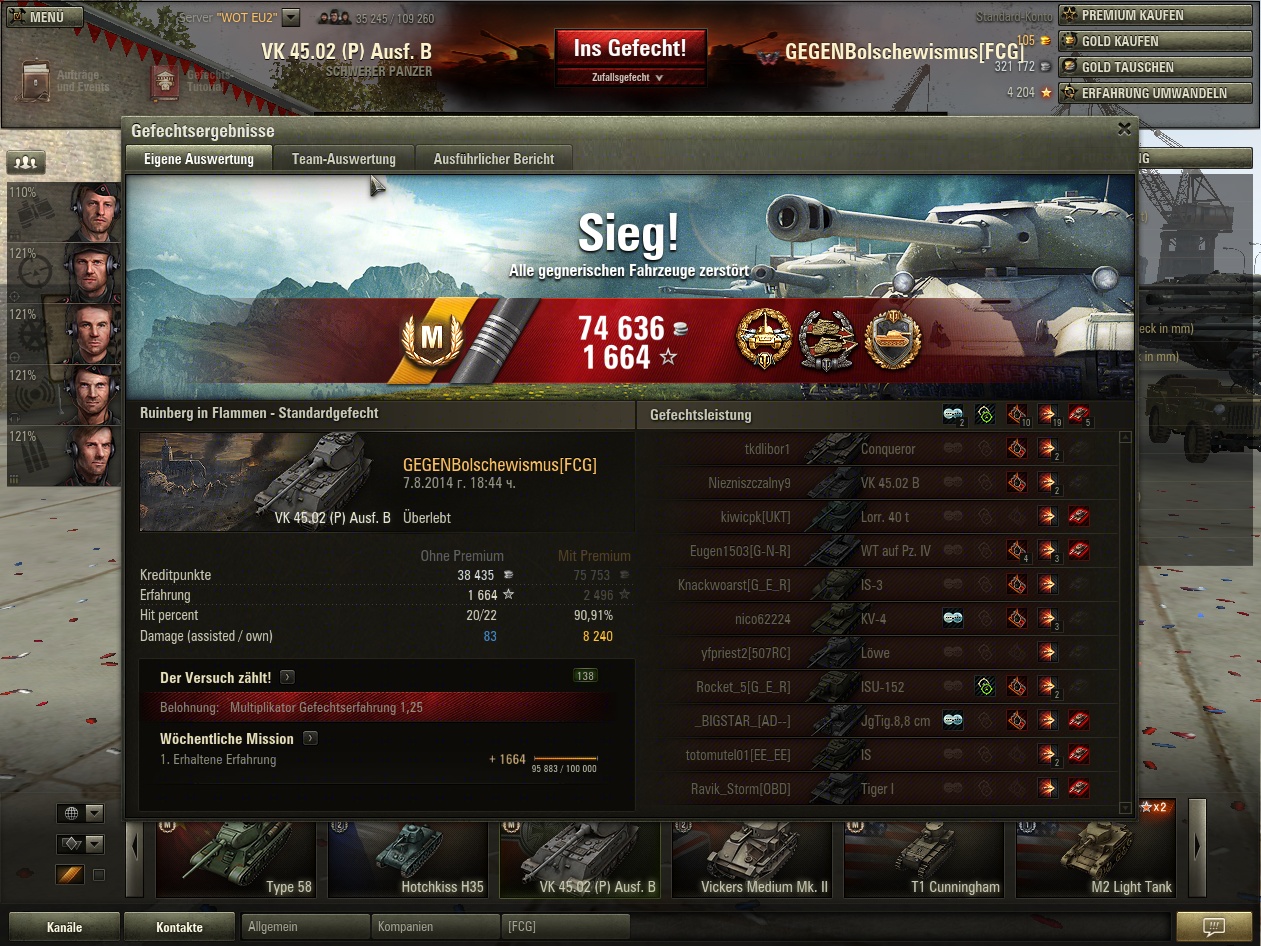Start battle with Ins Gefecht!
Viewport: 1261px width, 946px height.
[x=630, y=47]
